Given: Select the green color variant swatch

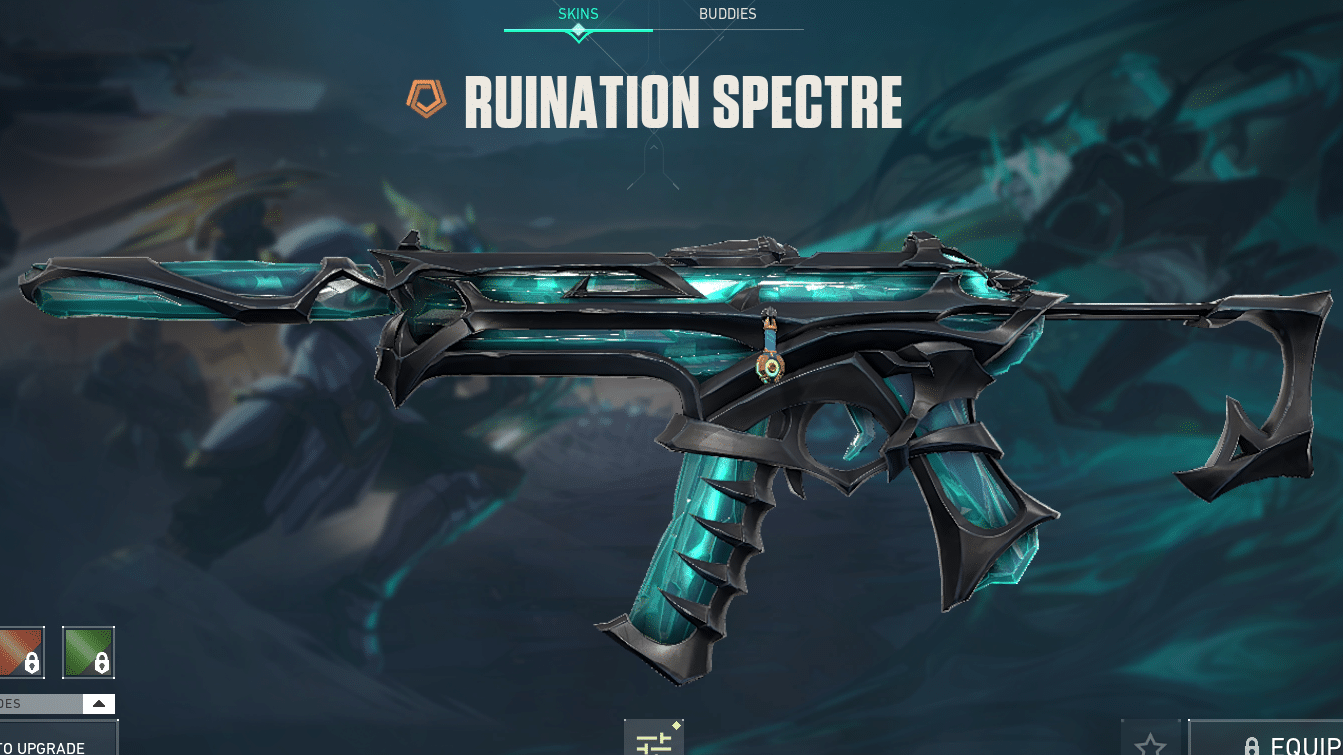Looking at the screenshot, I should tap(89, 652).
